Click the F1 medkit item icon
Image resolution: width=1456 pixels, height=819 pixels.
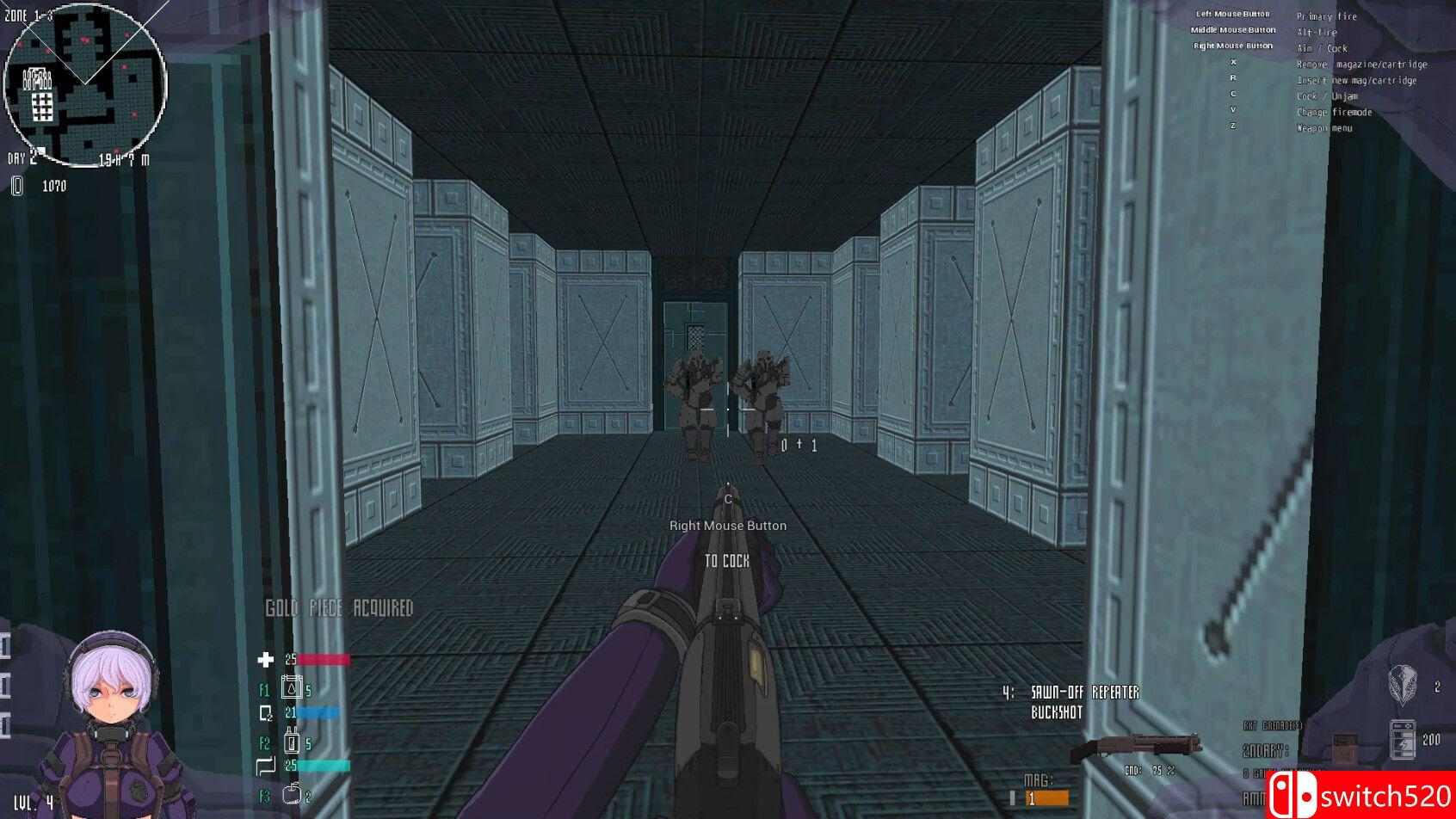(x=293, y=687)
